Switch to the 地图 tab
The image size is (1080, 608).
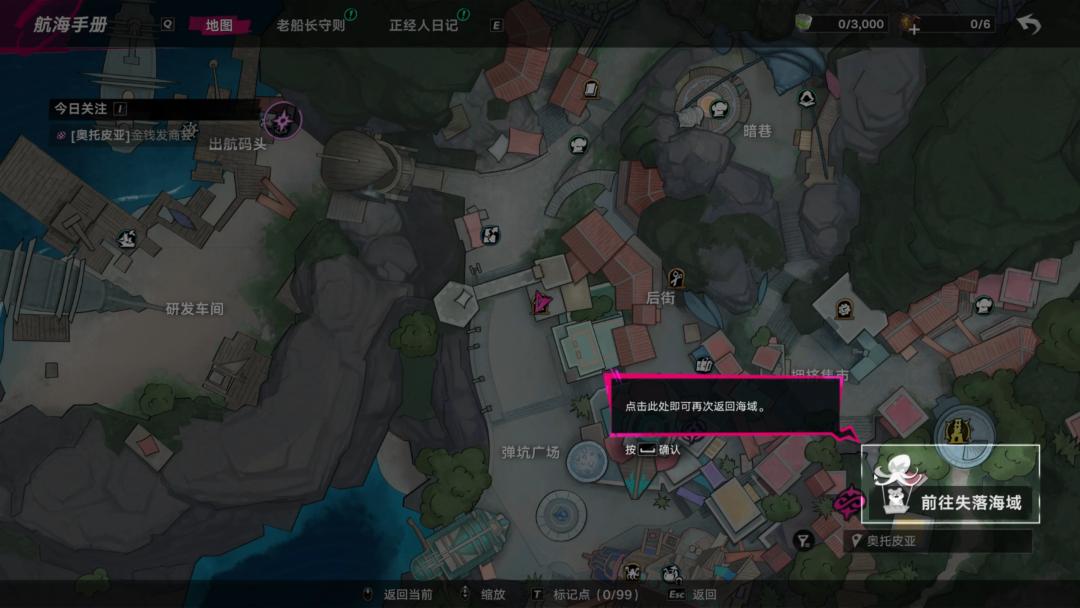[x=218, y=25]
